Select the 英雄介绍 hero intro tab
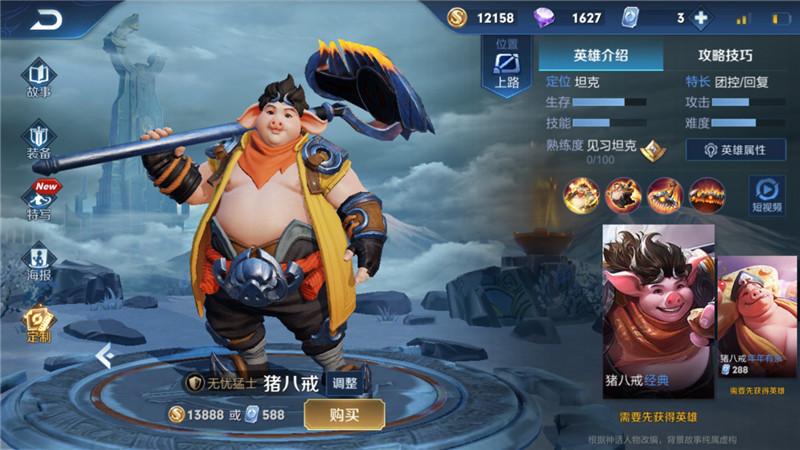This screenshot has width=800, height=450. click(x=600, y=56)
